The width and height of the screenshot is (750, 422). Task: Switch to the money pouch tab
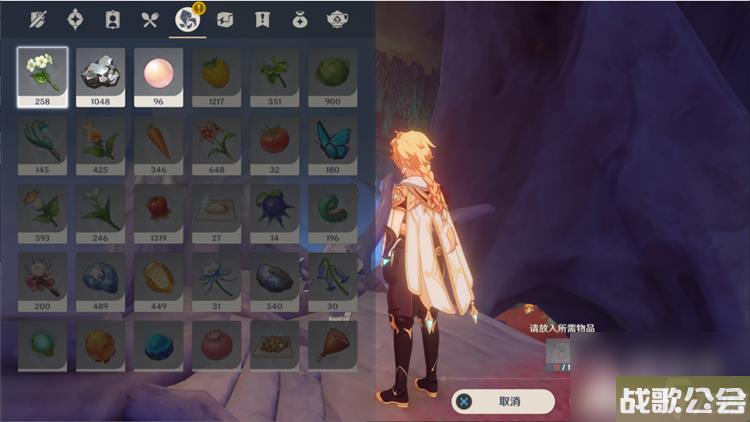point(300,19)
